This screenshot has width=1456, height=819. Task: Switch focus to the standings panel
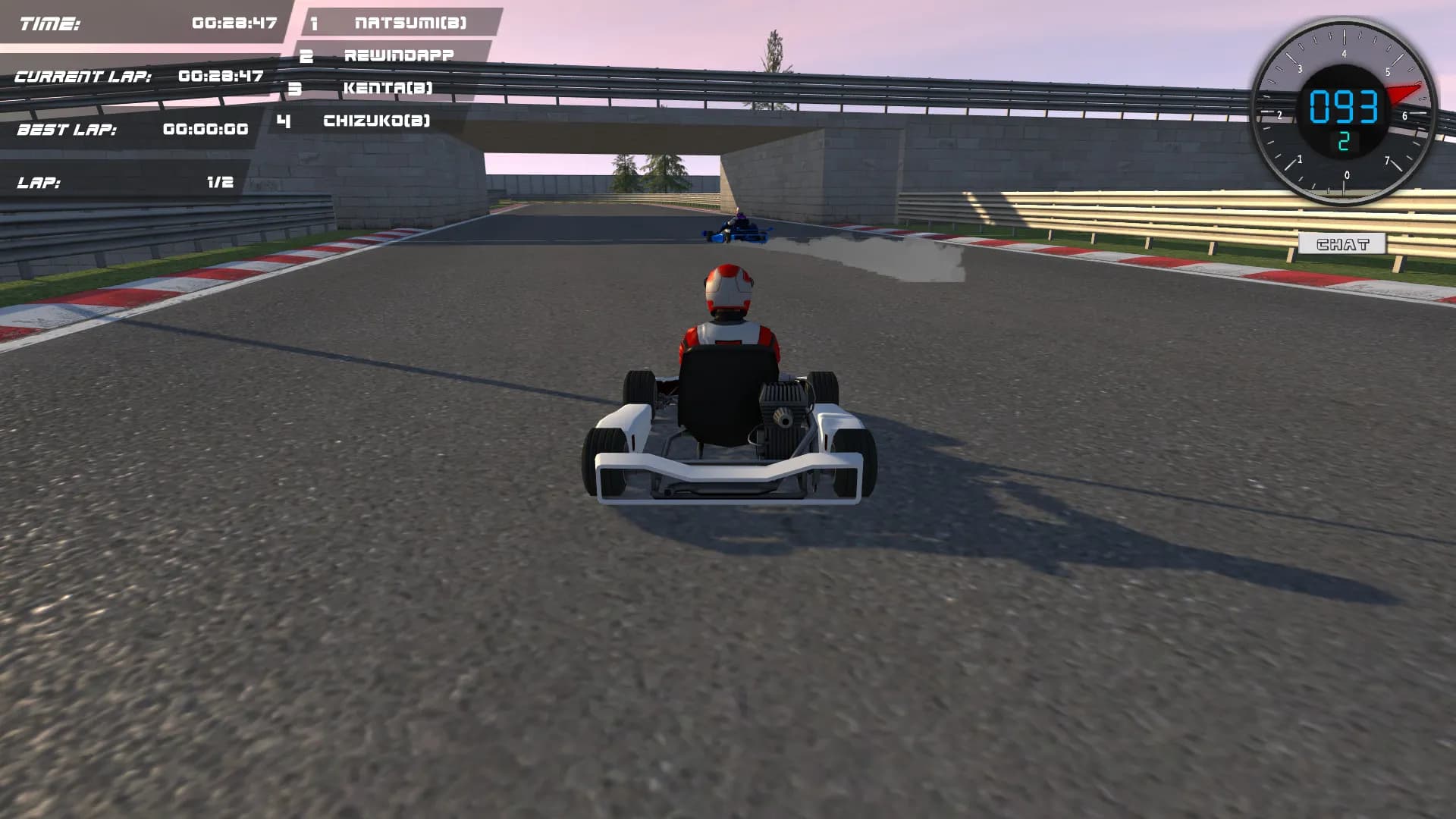[x=394, y=72]
